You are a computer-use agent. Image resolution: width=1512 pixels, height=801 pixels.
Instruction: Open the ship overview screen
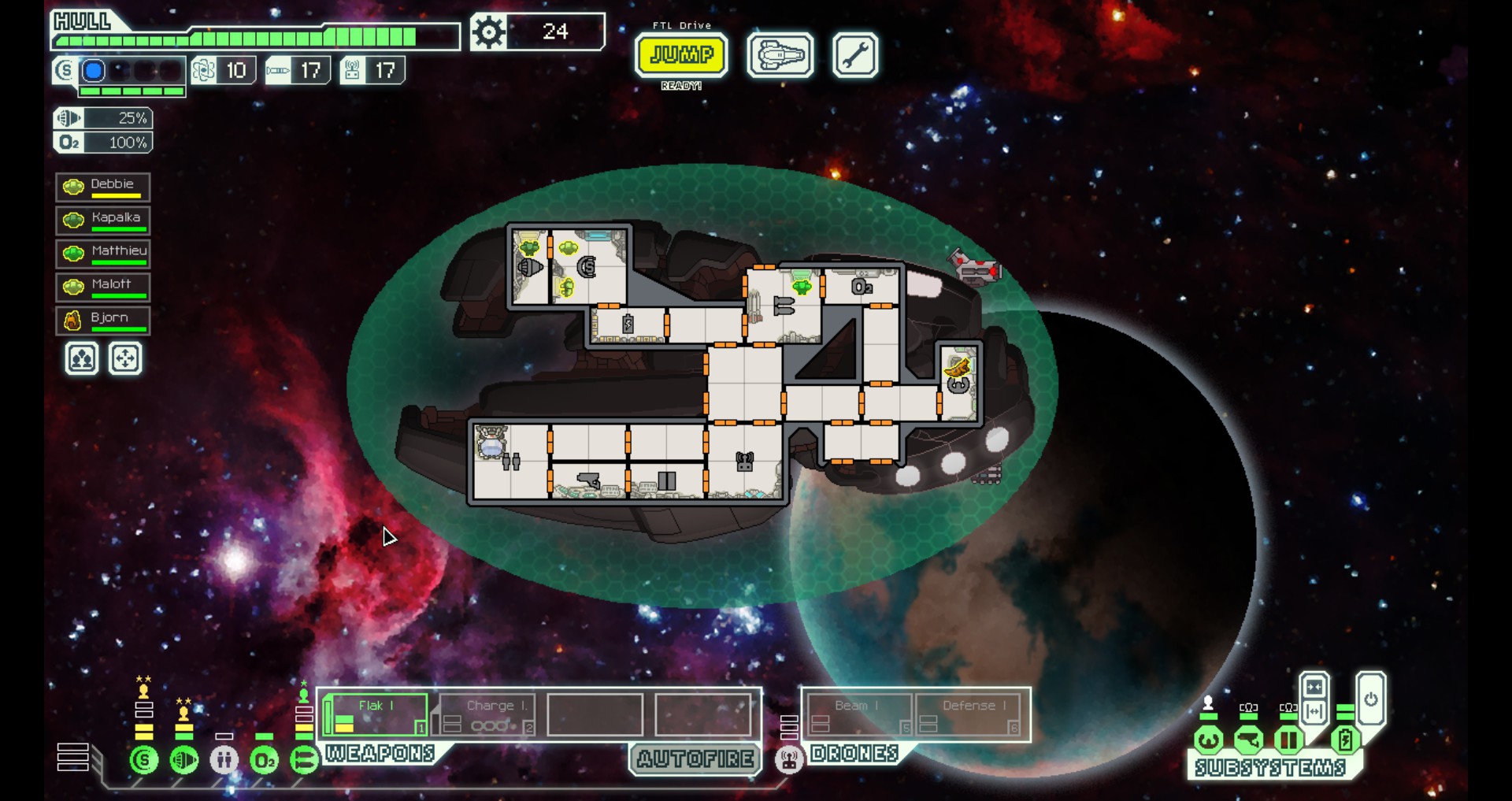pos(780,55)
